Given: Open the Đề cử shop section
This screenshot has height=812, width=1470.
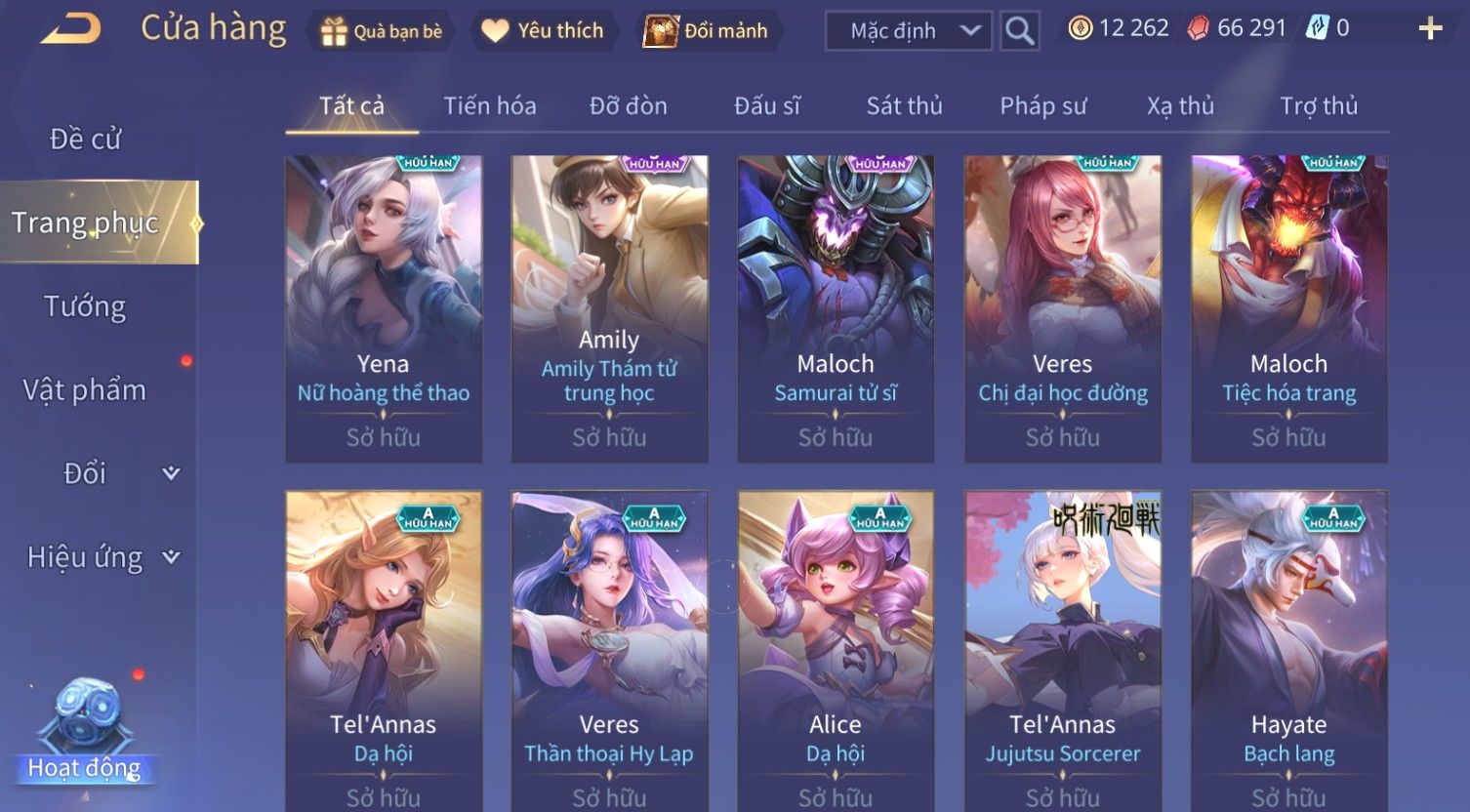Looking at the screenshot, I should point(86,140).
